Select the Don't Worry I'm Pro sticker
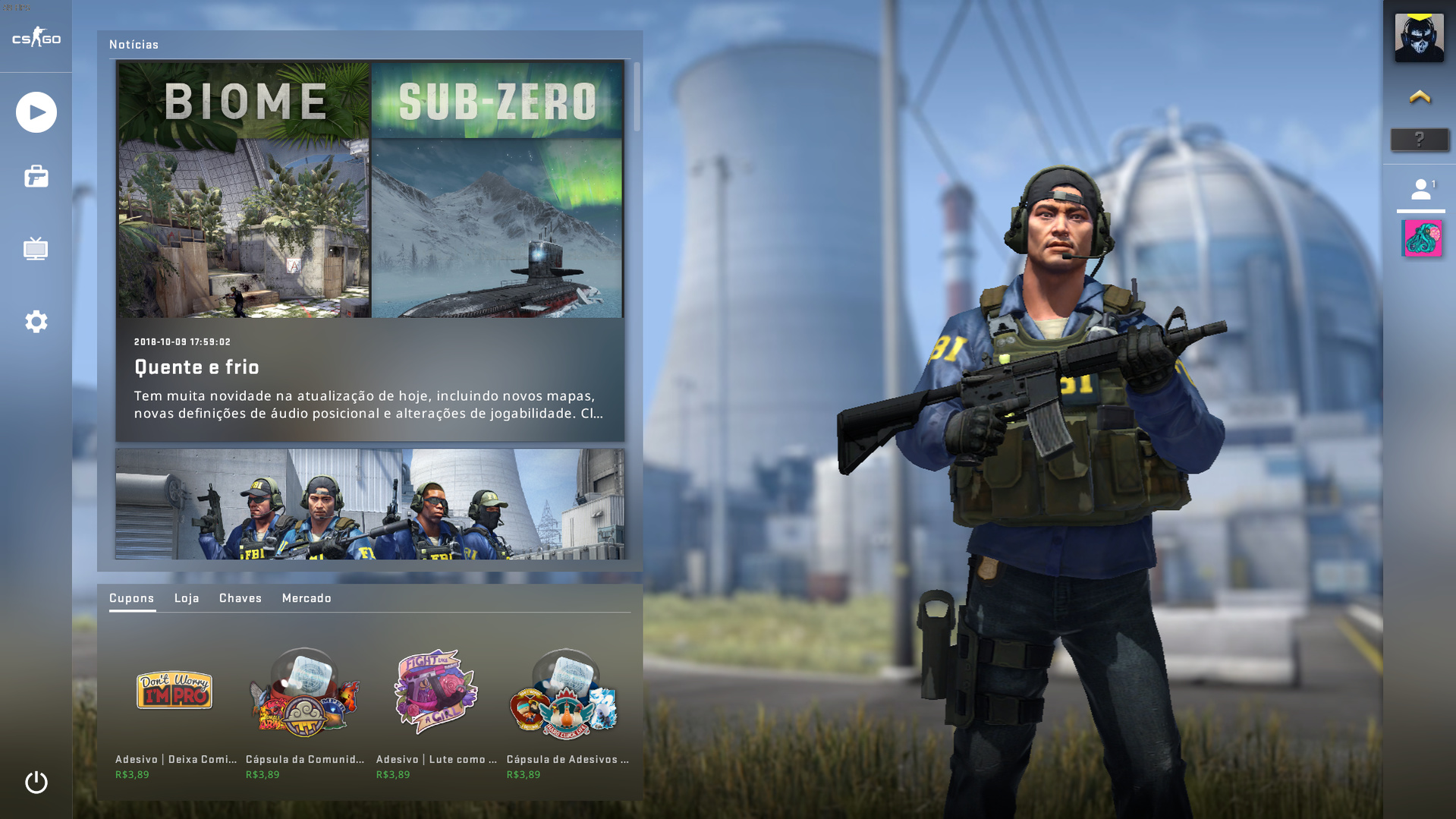1456x819 pixels. 175,691
